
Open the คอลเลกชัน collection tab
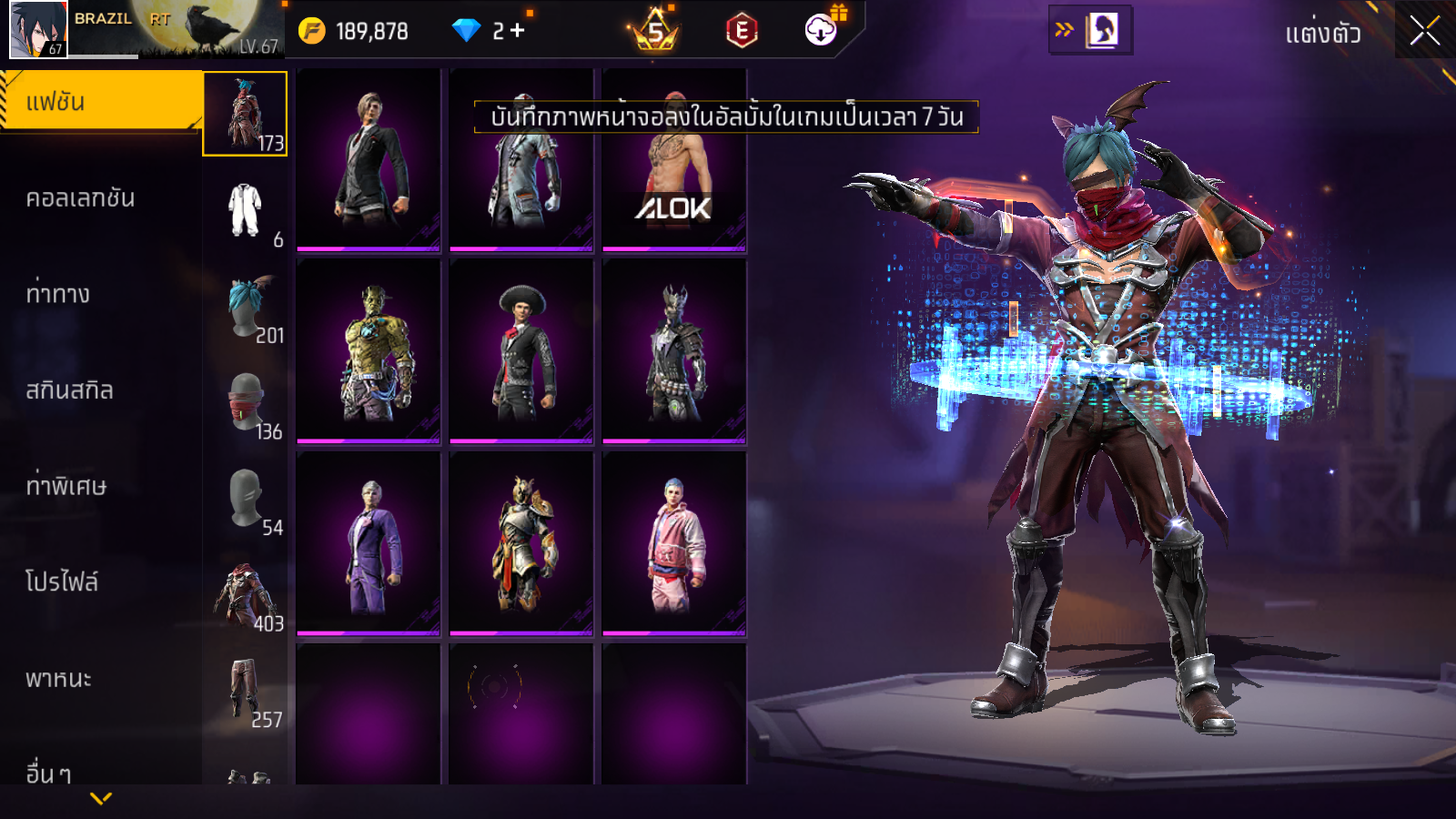pyautogui.click(x=82, y=198)
